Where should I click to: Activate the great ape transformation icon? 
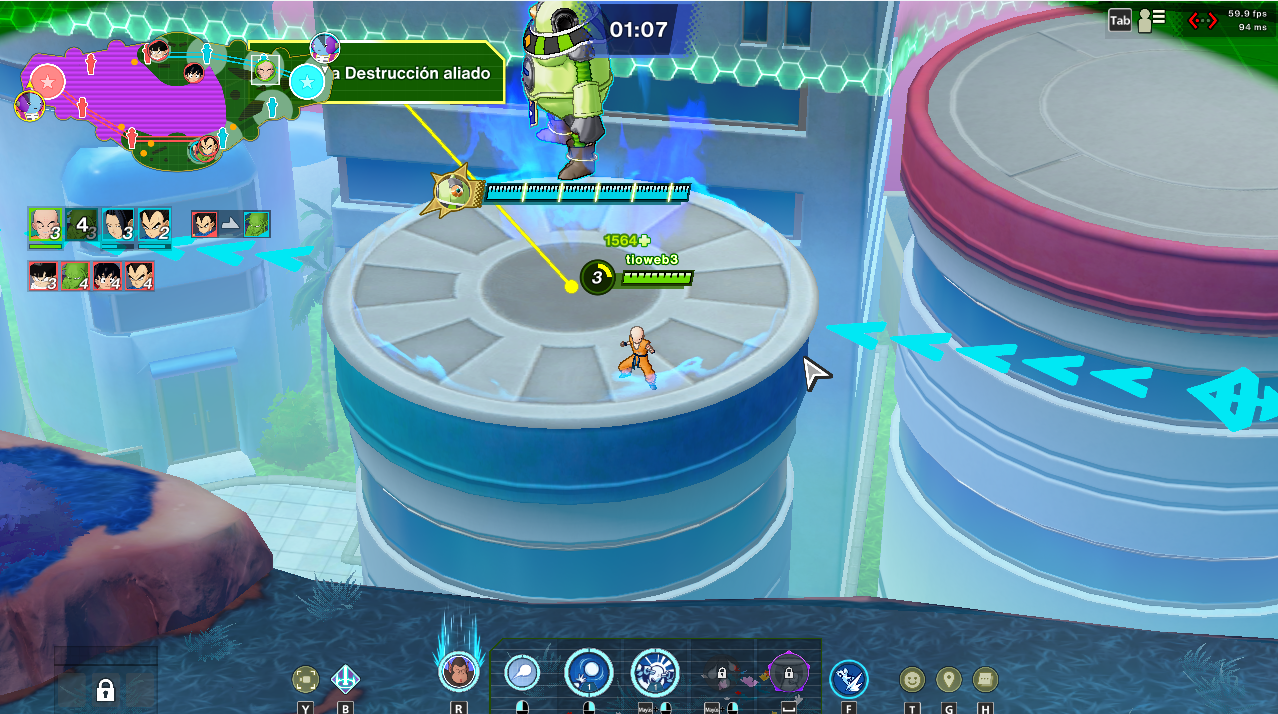coord(457,671)
